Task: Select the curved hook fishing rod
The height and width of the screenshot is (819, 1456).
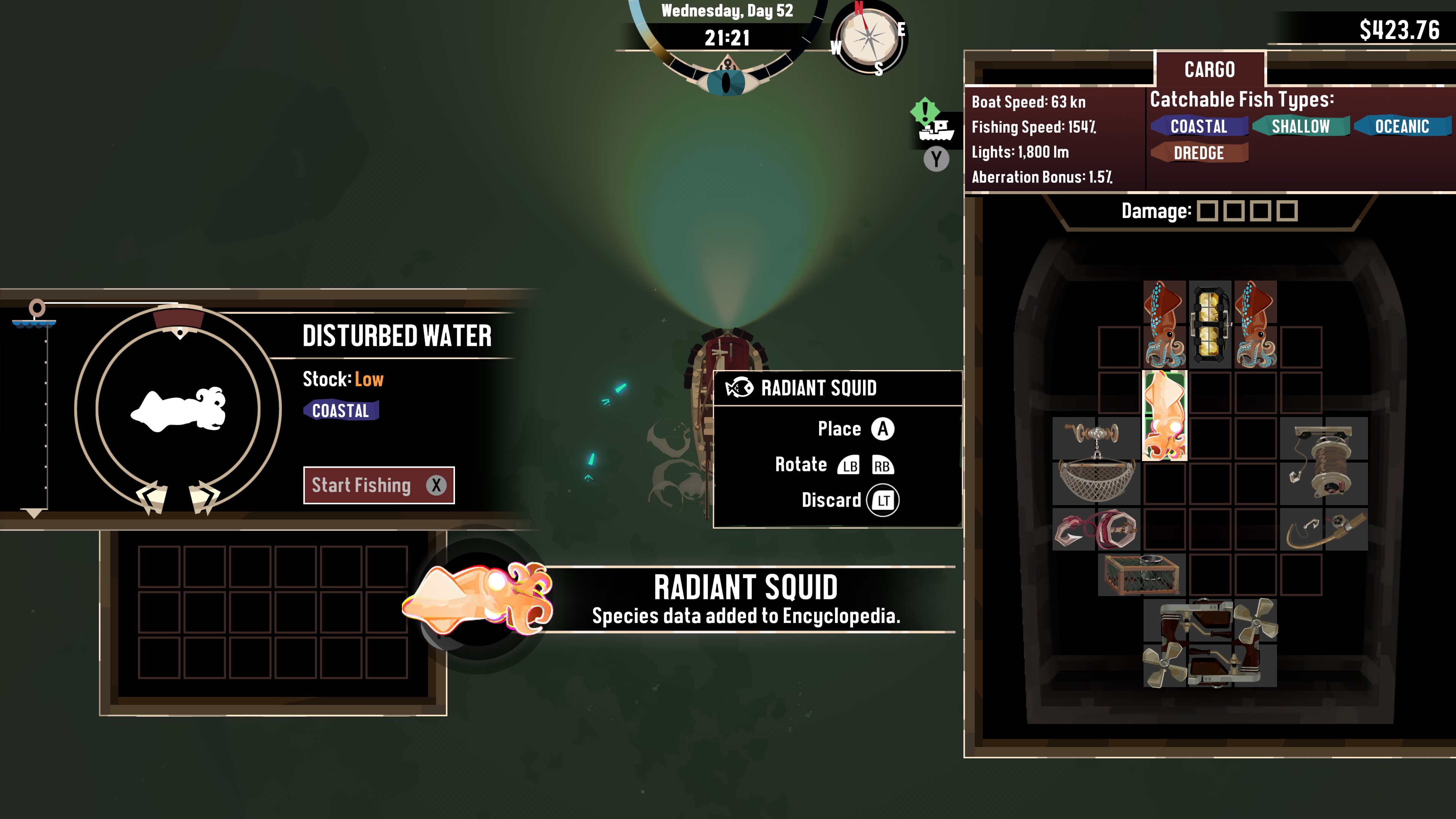Action: [x=1324, y=529]
